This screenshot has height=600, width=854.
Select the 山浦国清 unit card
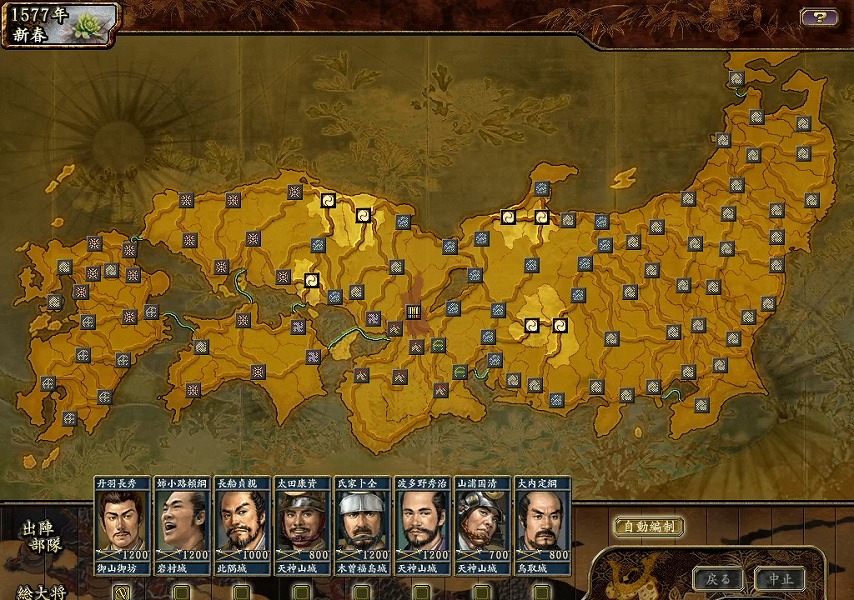click(x=482, y=525)
